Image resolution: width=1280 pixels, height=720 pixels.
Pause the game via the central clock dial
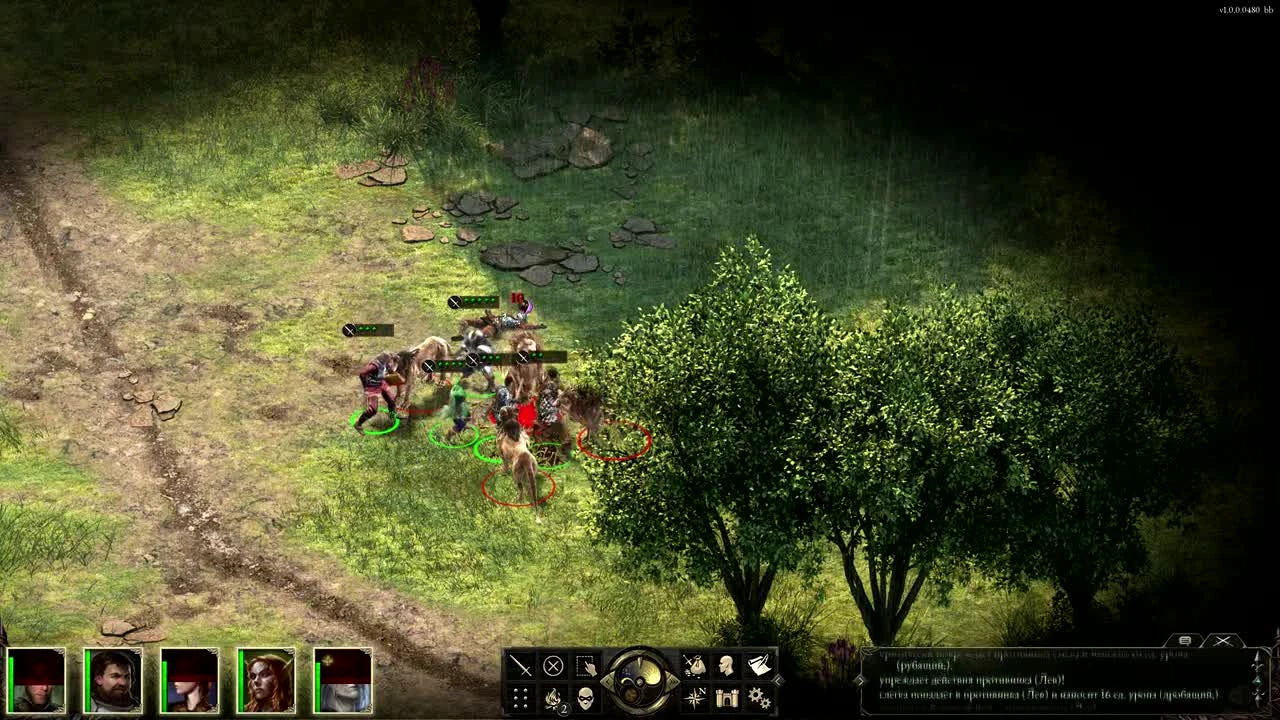pyautogui.click(x=639, y=684)
